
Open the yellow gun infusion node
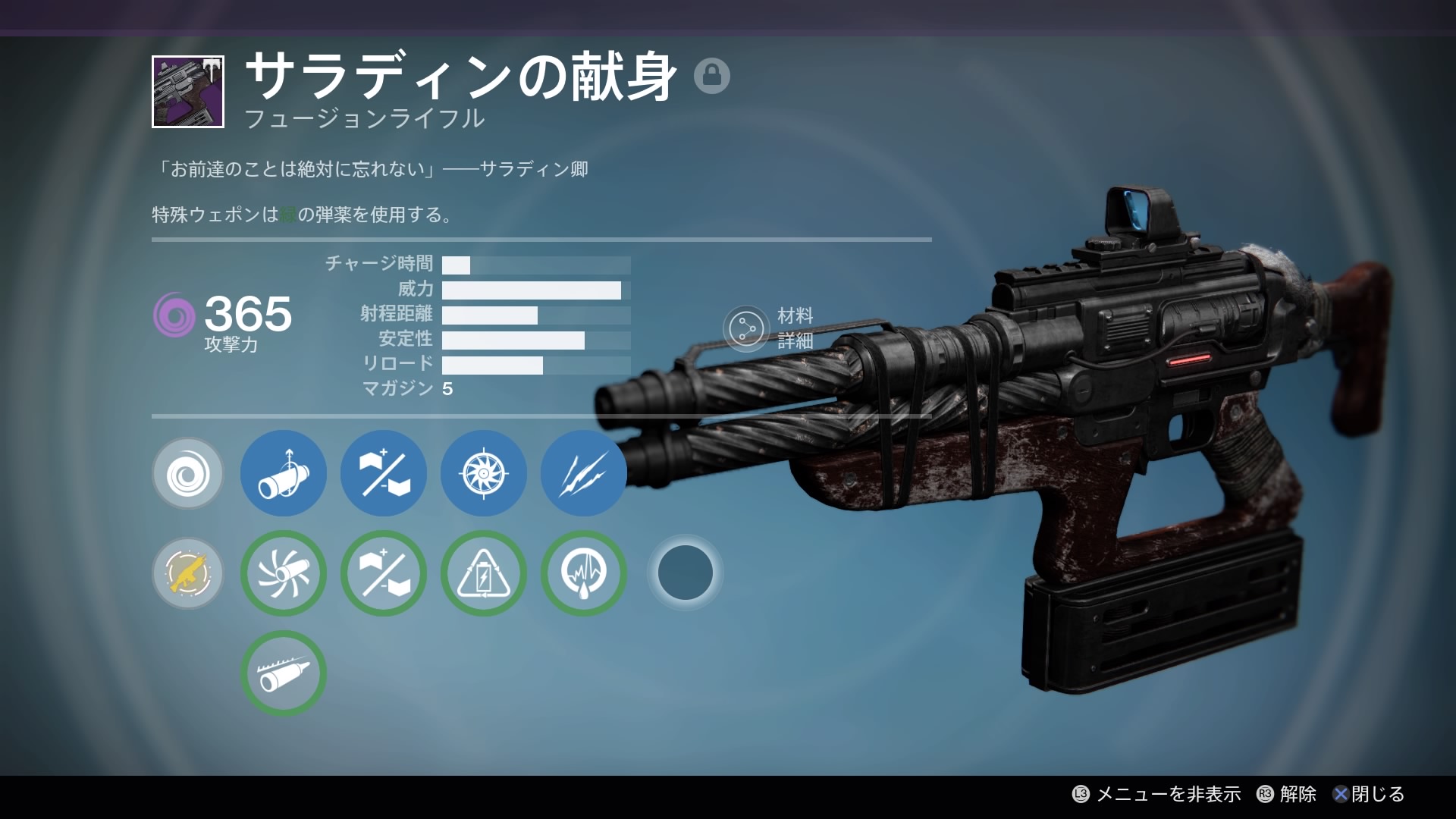coord(188,573)
